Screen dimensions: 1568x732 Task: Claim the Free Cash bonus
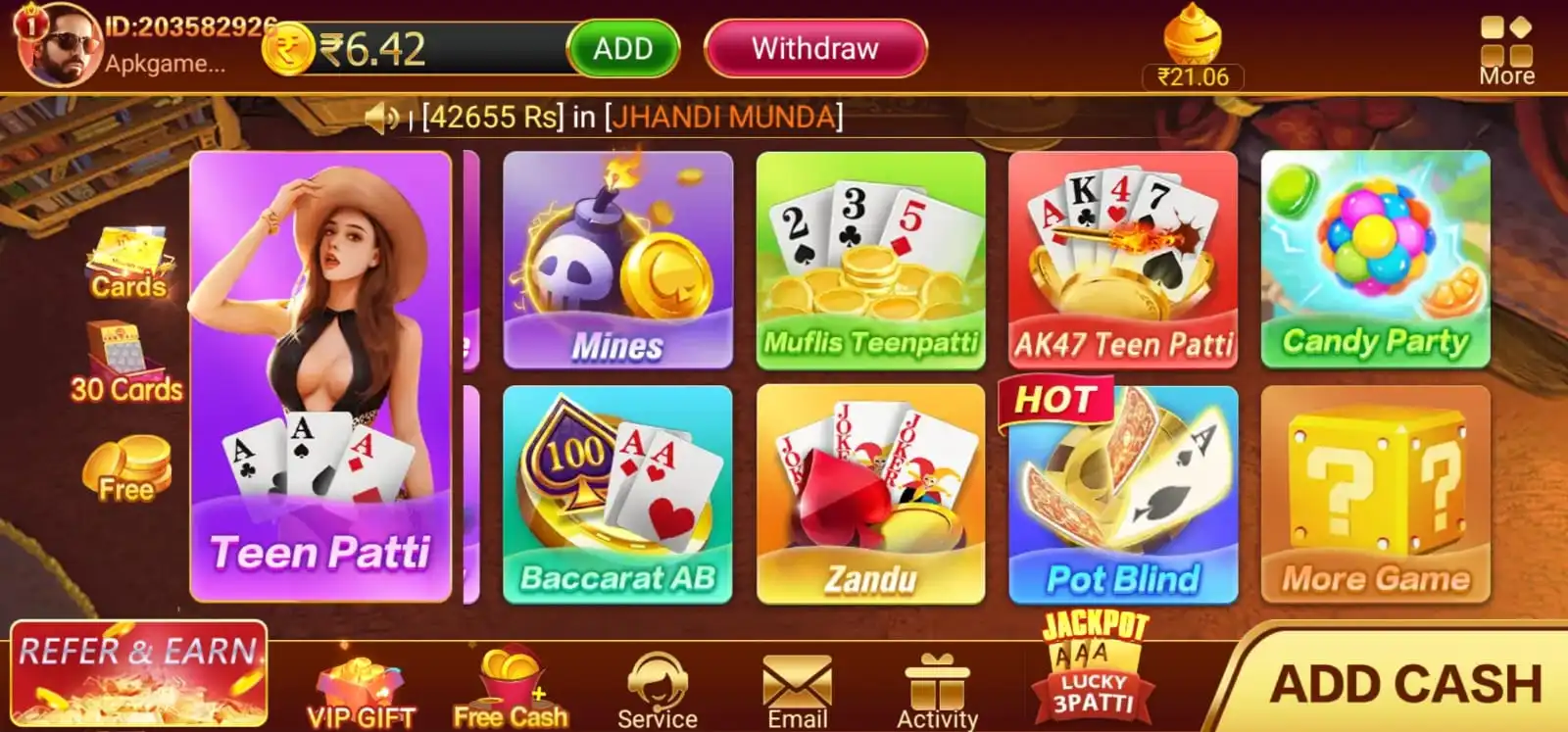[x=511, y=681]
